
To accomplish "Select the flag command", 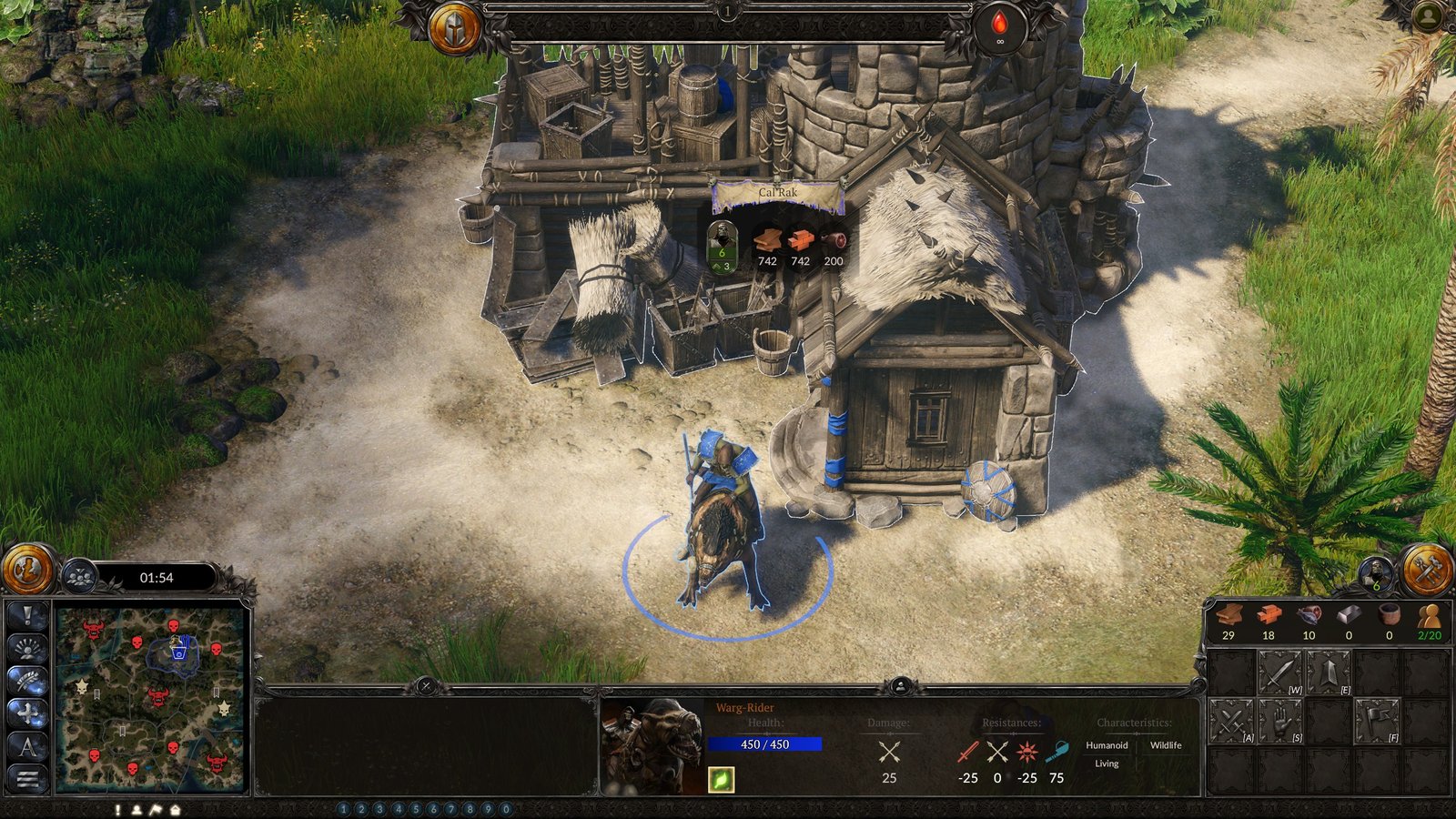I will [x=1376, y=723].
